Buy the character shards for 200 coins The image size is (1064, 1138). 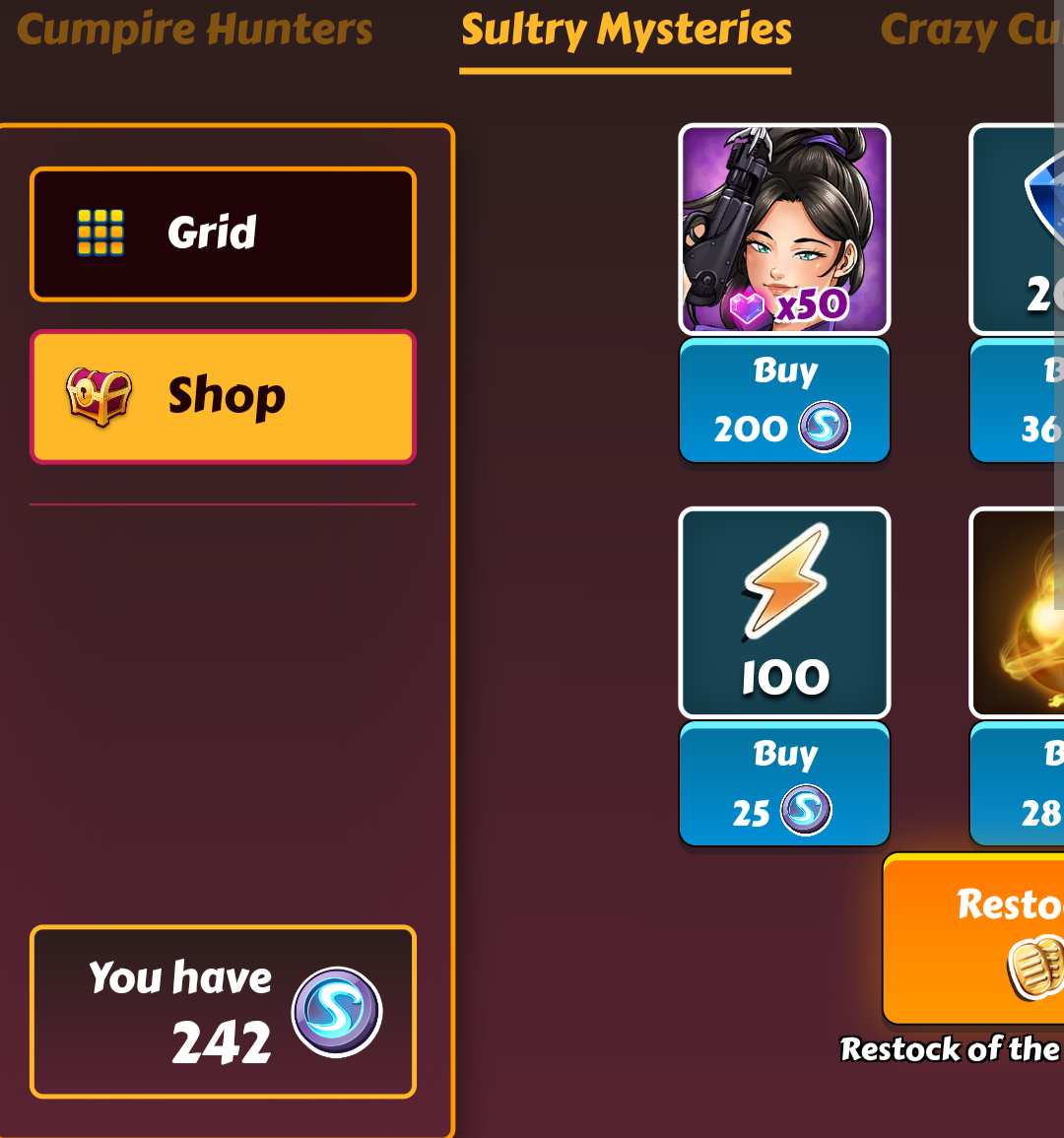784,401
